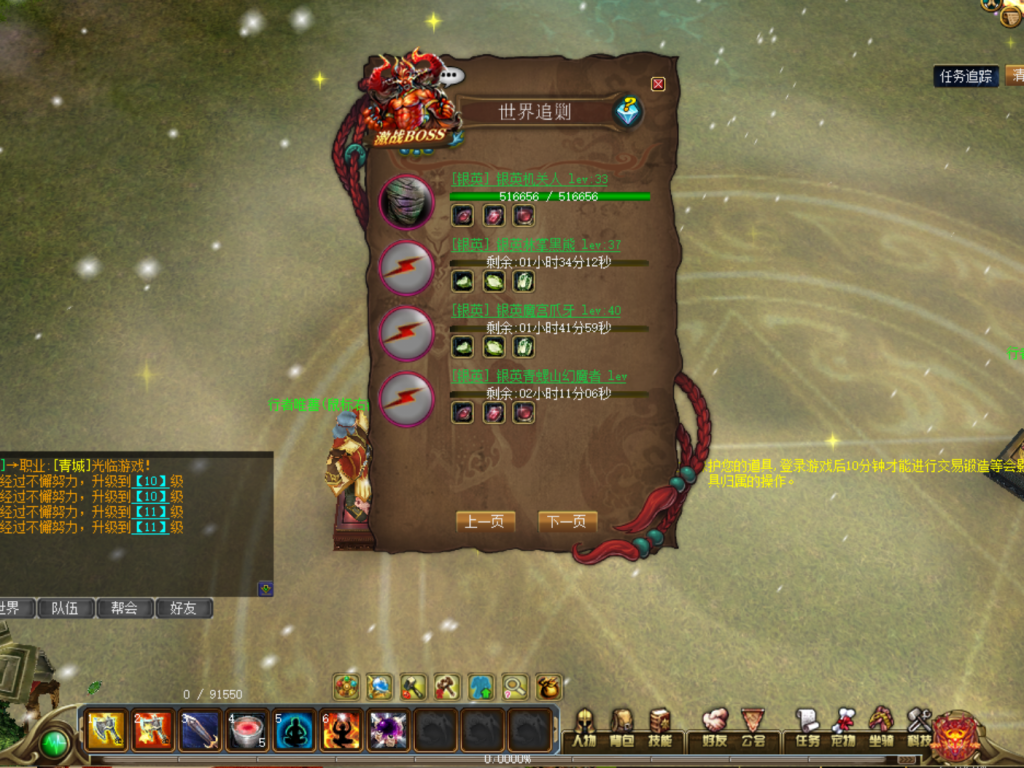Use the red potion bowl in slot 4
This screenshot has height=768, width=1024.
247,731
